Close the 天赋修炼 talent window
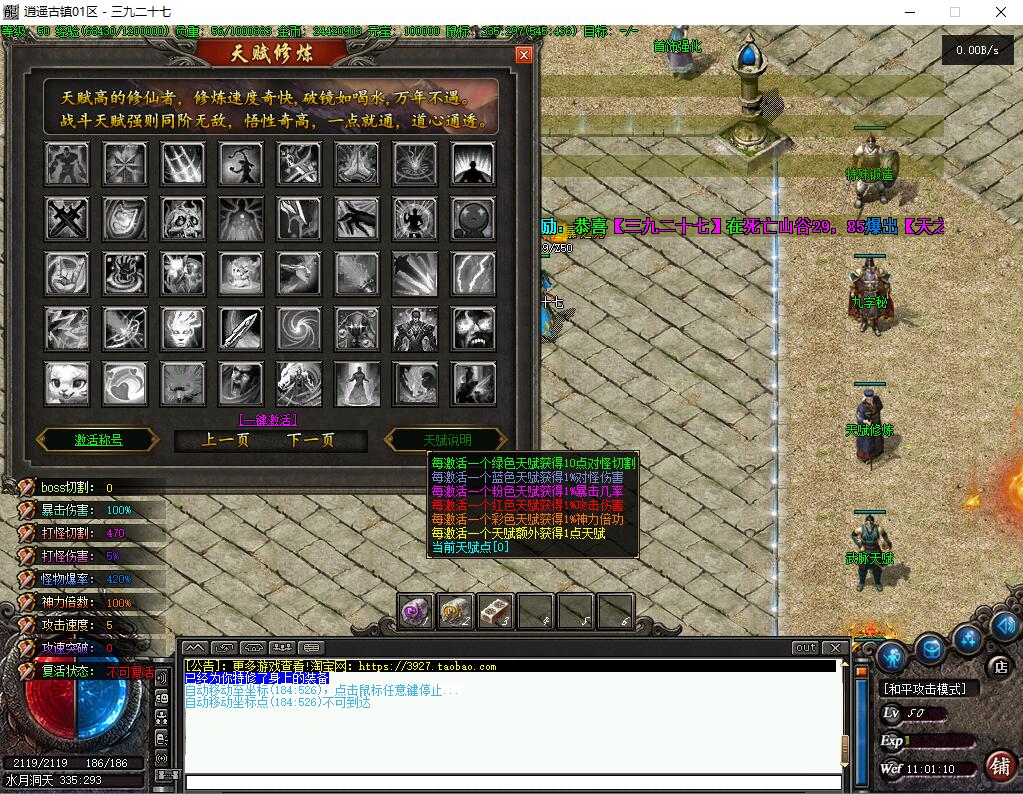 (x=523, y=55)
